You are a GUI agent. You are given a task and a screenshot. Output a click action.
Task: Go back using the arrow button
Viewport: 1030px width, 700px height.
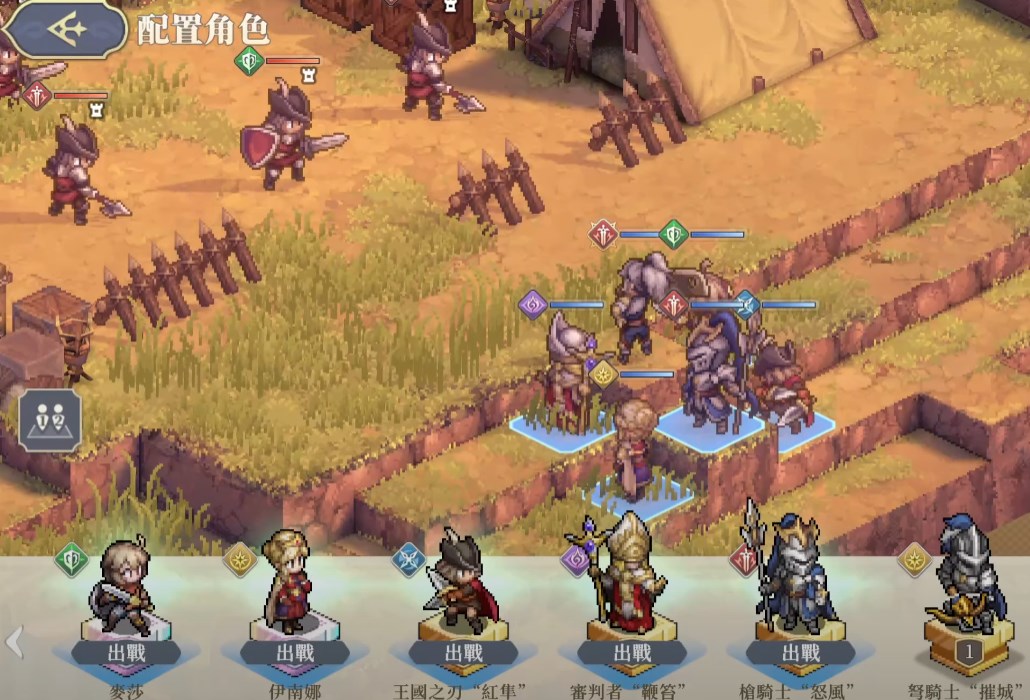pyautogui.click(x=65, y=29)
